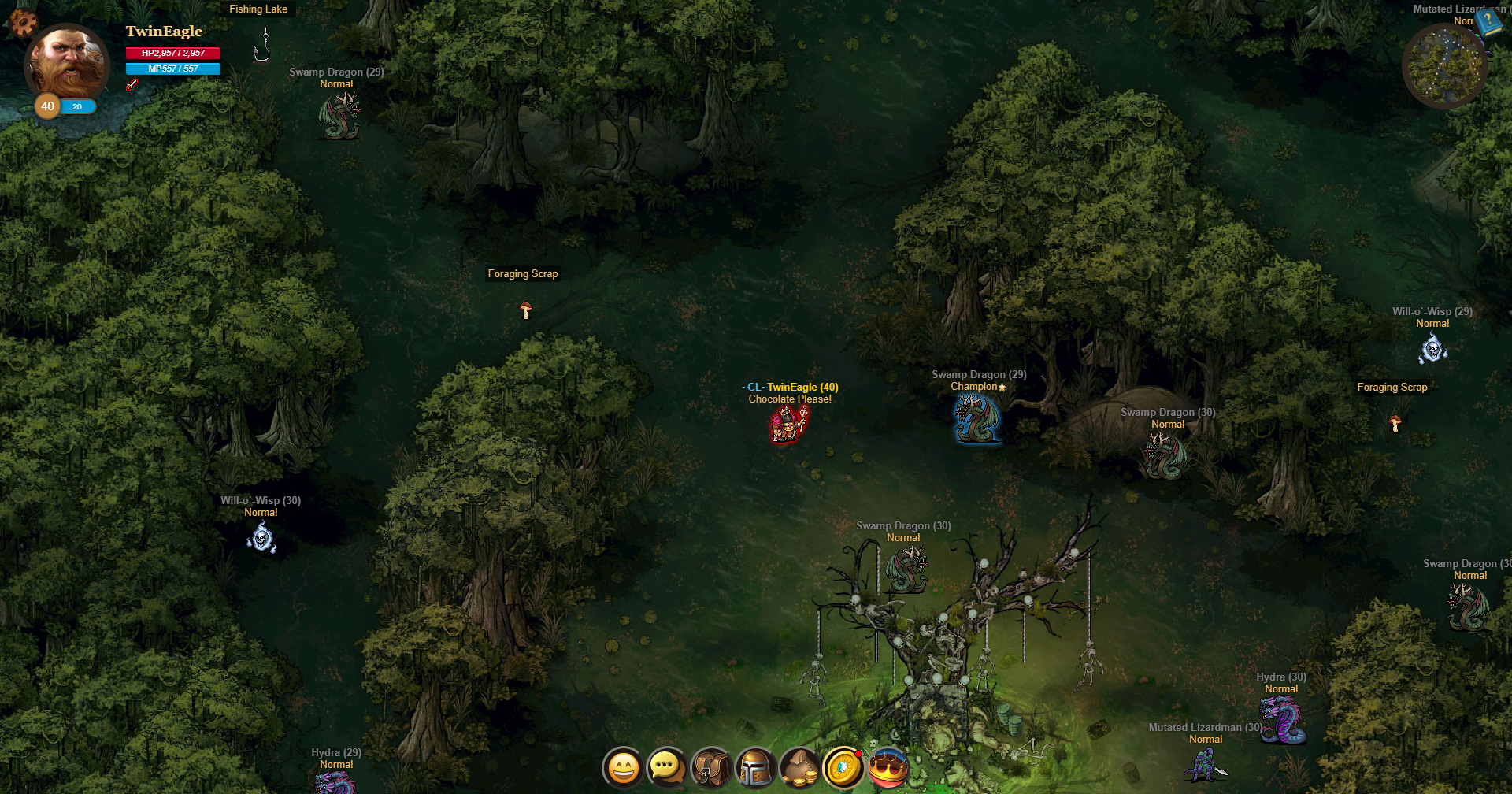Screen dimensions: 1512x794
Task: Open the money bag trade menu
Action: point(799,766)
